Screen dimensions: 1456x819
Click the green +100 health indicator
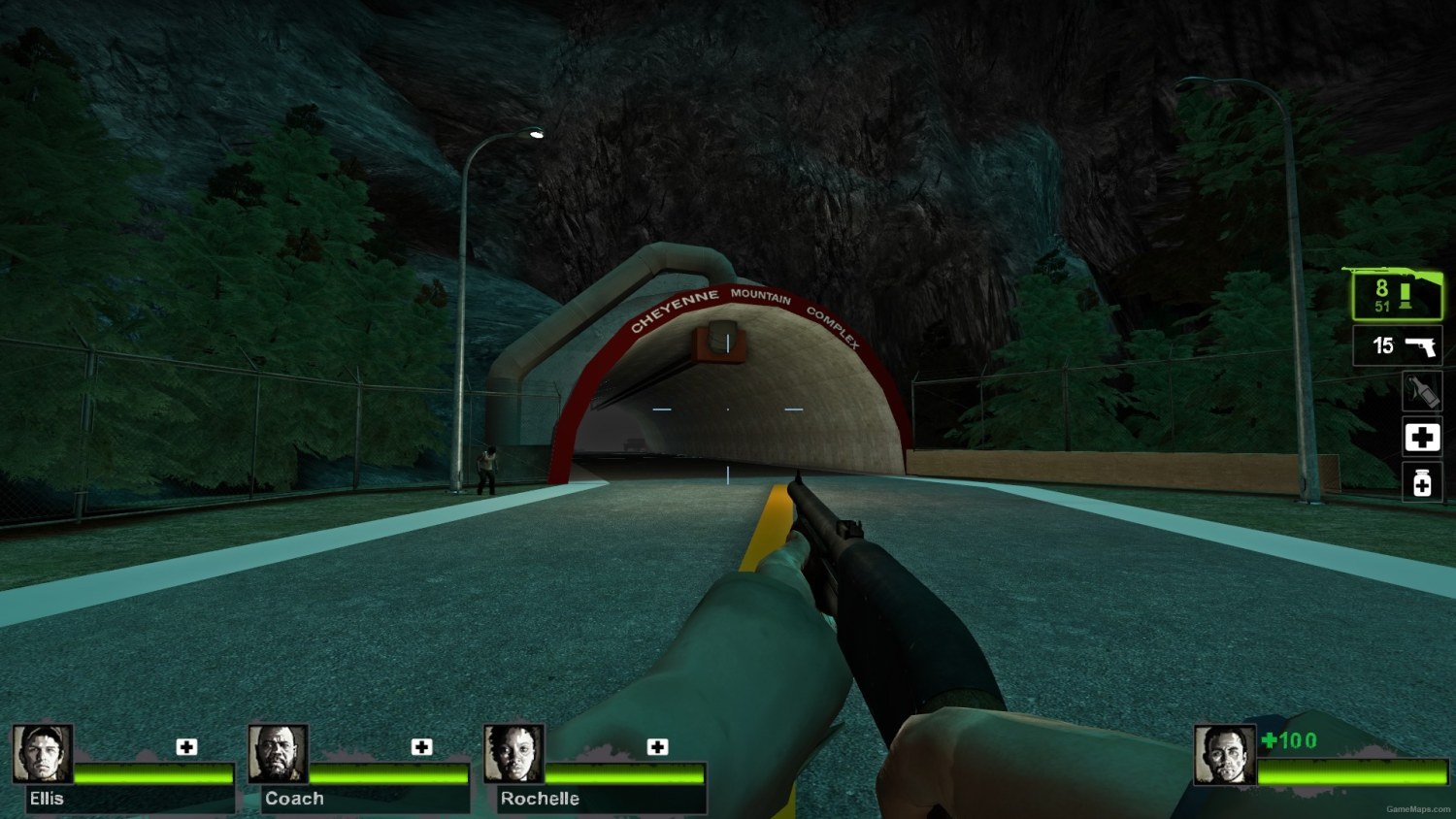click(1287, 740)
